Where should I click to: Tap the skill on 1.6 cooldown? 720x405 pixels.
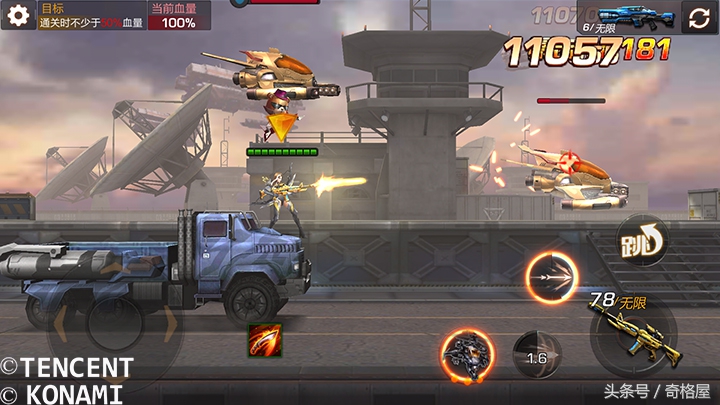point(537,356)
